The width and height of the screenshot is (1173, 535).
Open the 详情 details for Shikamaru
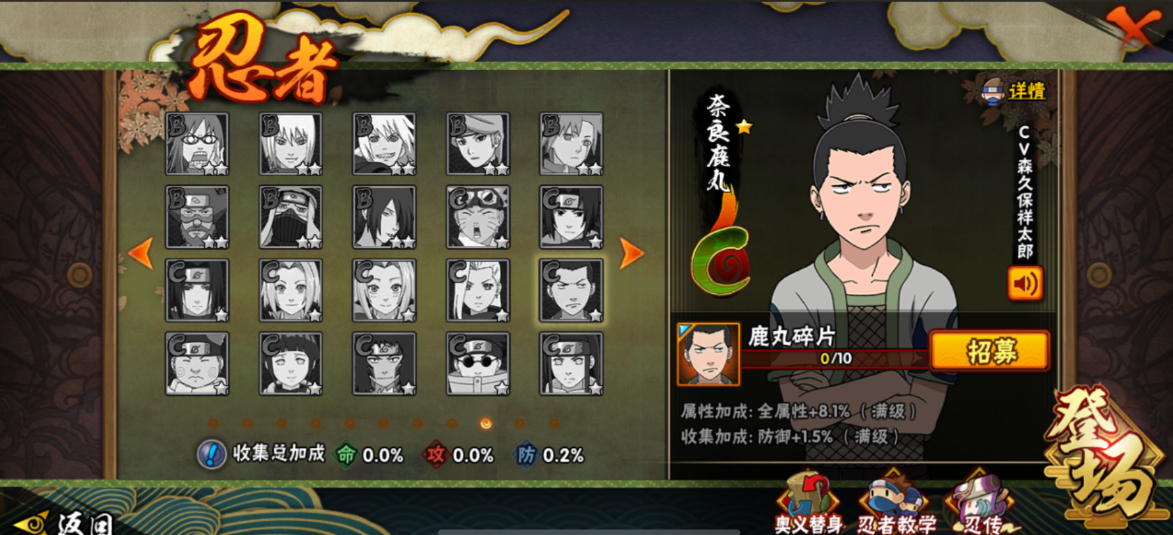point(1014,91)
